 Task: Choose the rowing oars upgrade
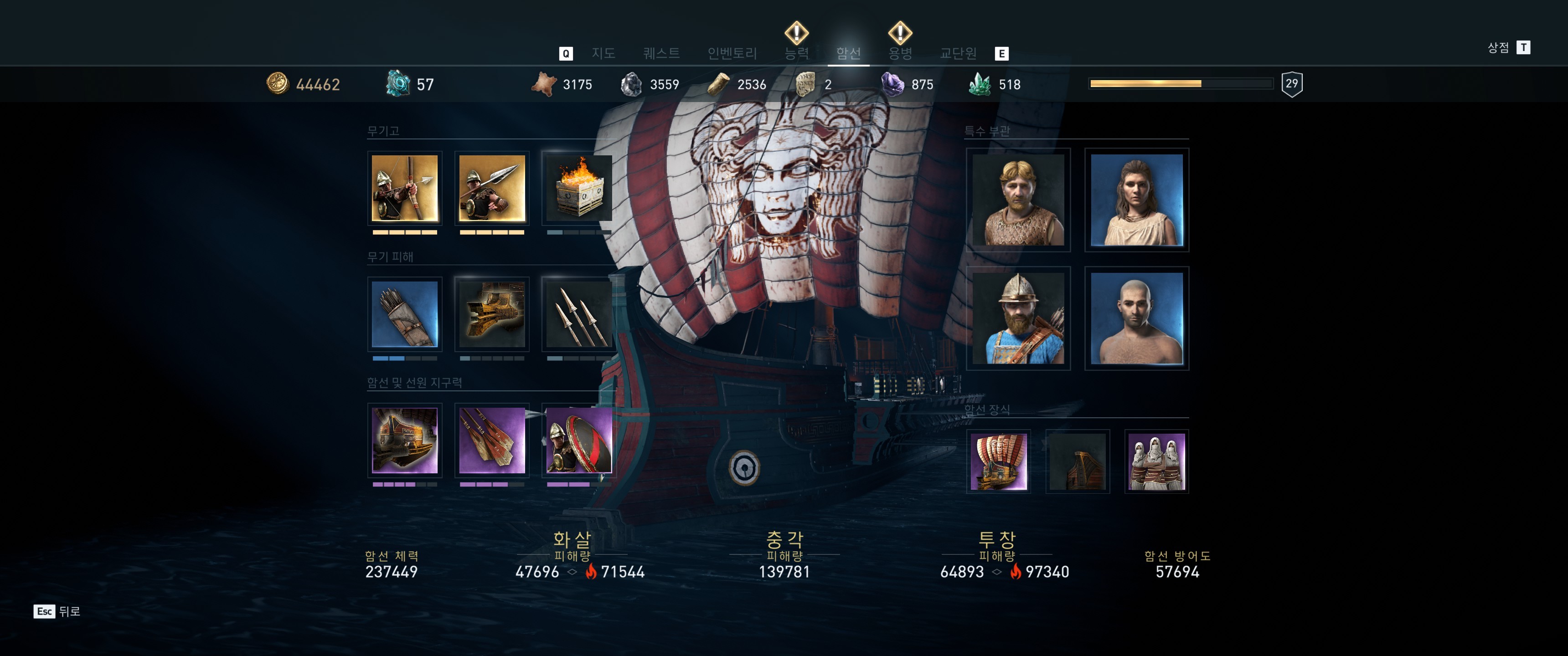(492, 440)
